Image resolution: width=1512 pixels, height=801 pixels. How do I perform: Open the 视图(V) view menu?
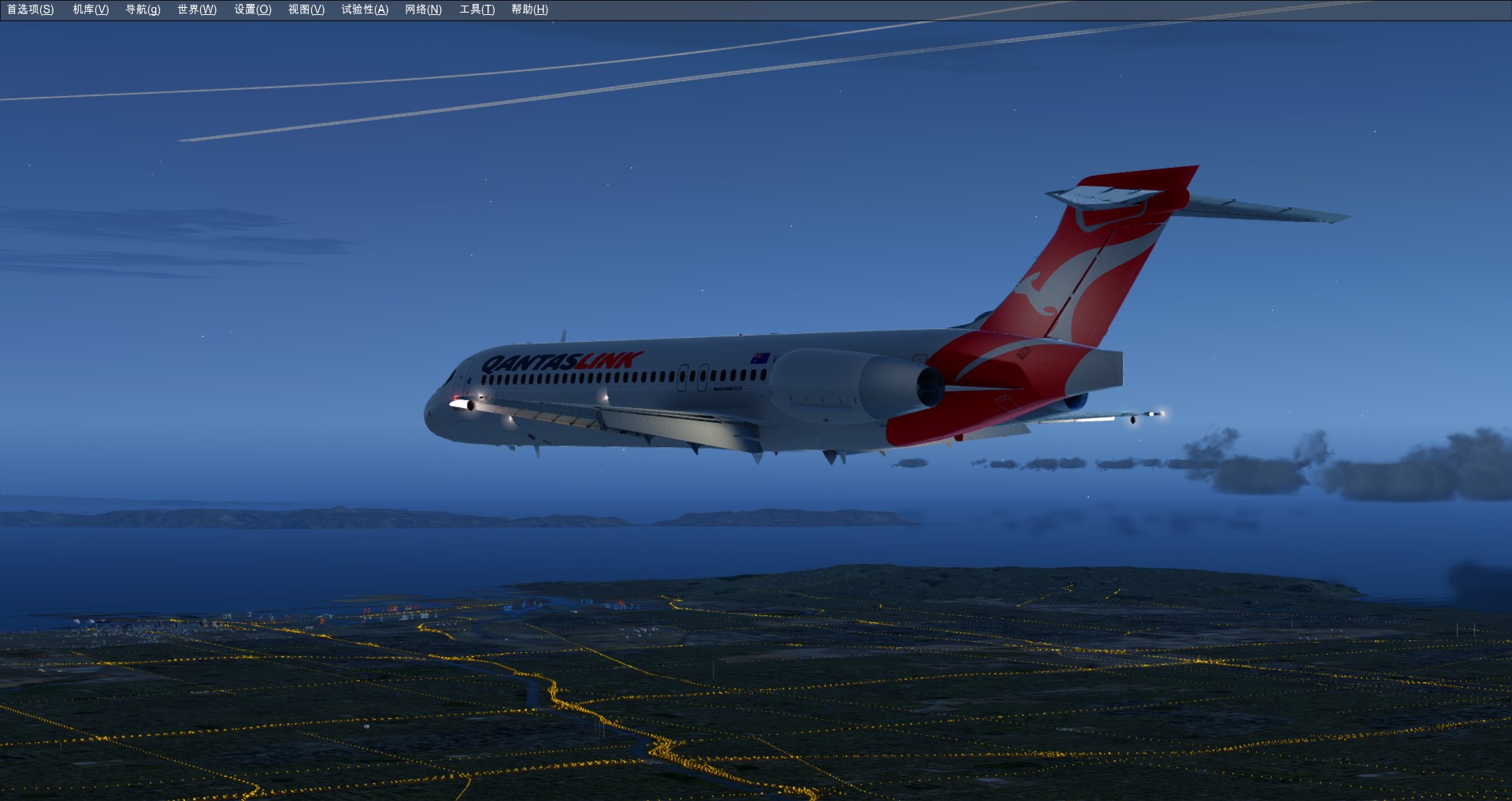306,9
